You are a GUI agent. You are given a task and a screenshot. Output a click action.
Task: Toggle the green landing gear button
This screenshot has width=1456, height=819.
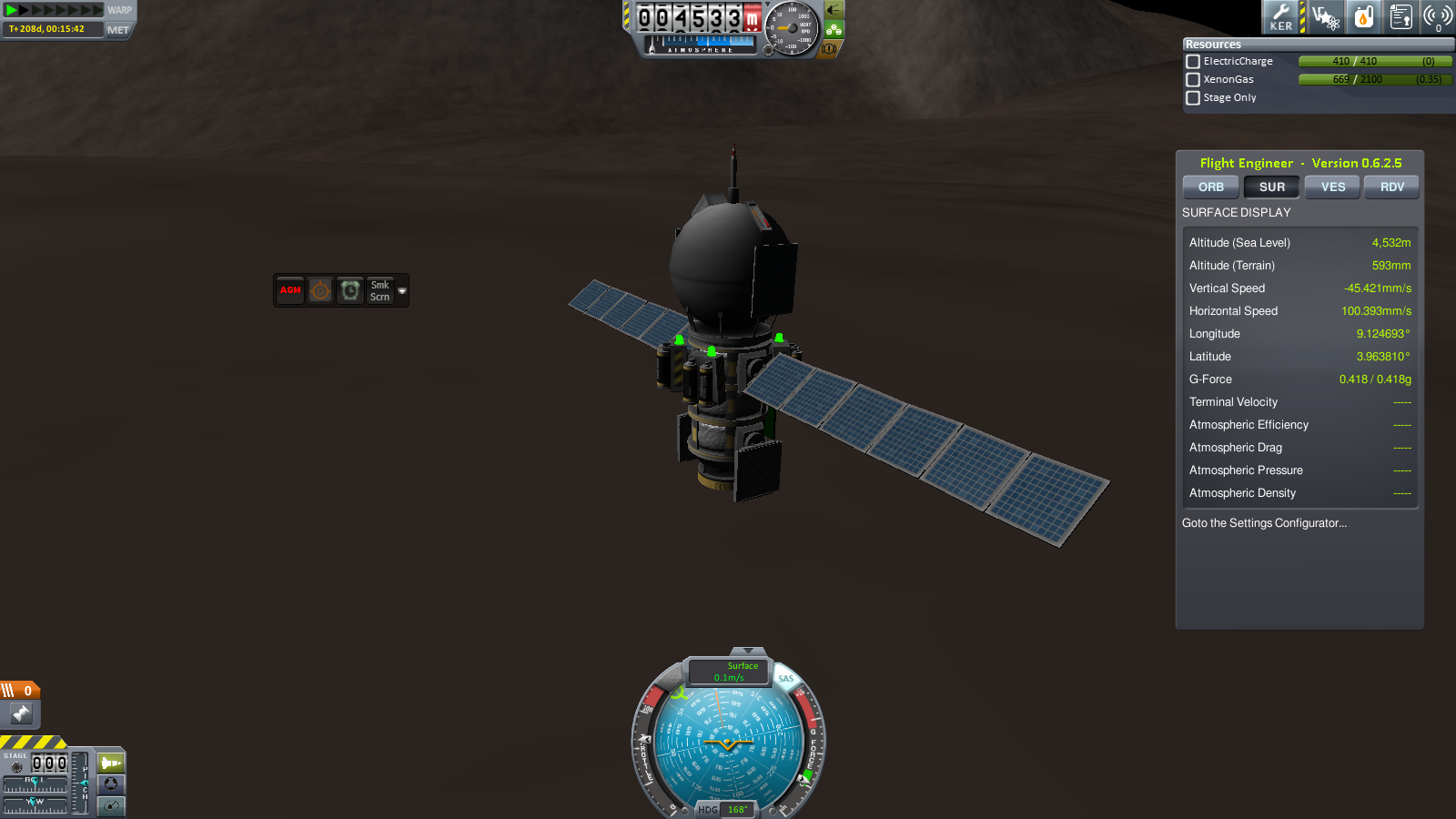pyautogui.click(x=834, y=30)
